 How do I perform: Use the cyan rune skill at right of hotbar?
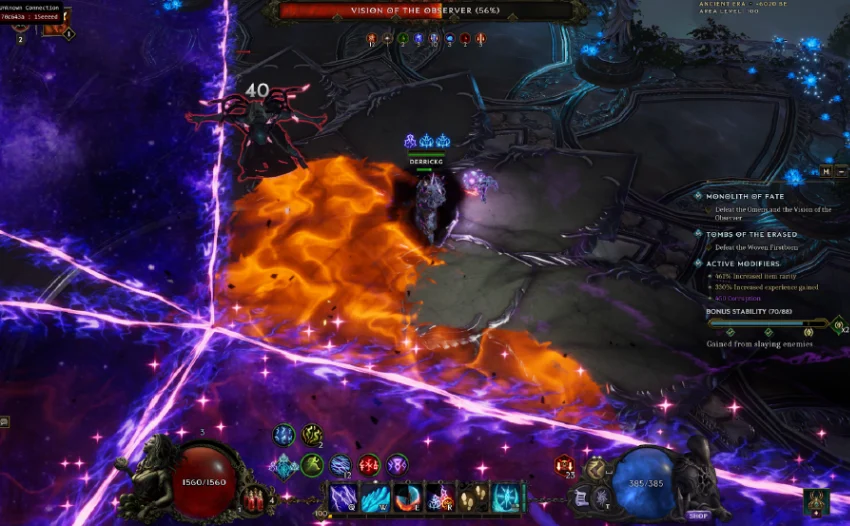point(505,497)
